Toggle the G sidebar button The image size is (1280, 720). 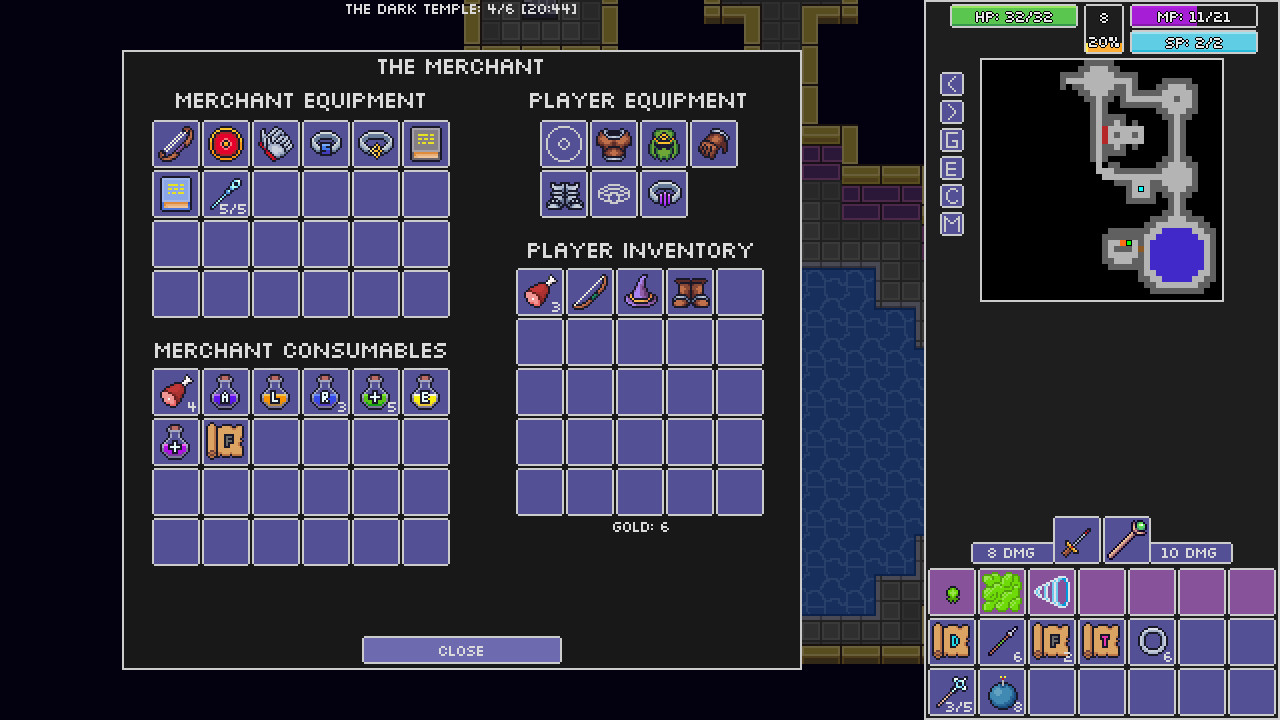[950, 140]
